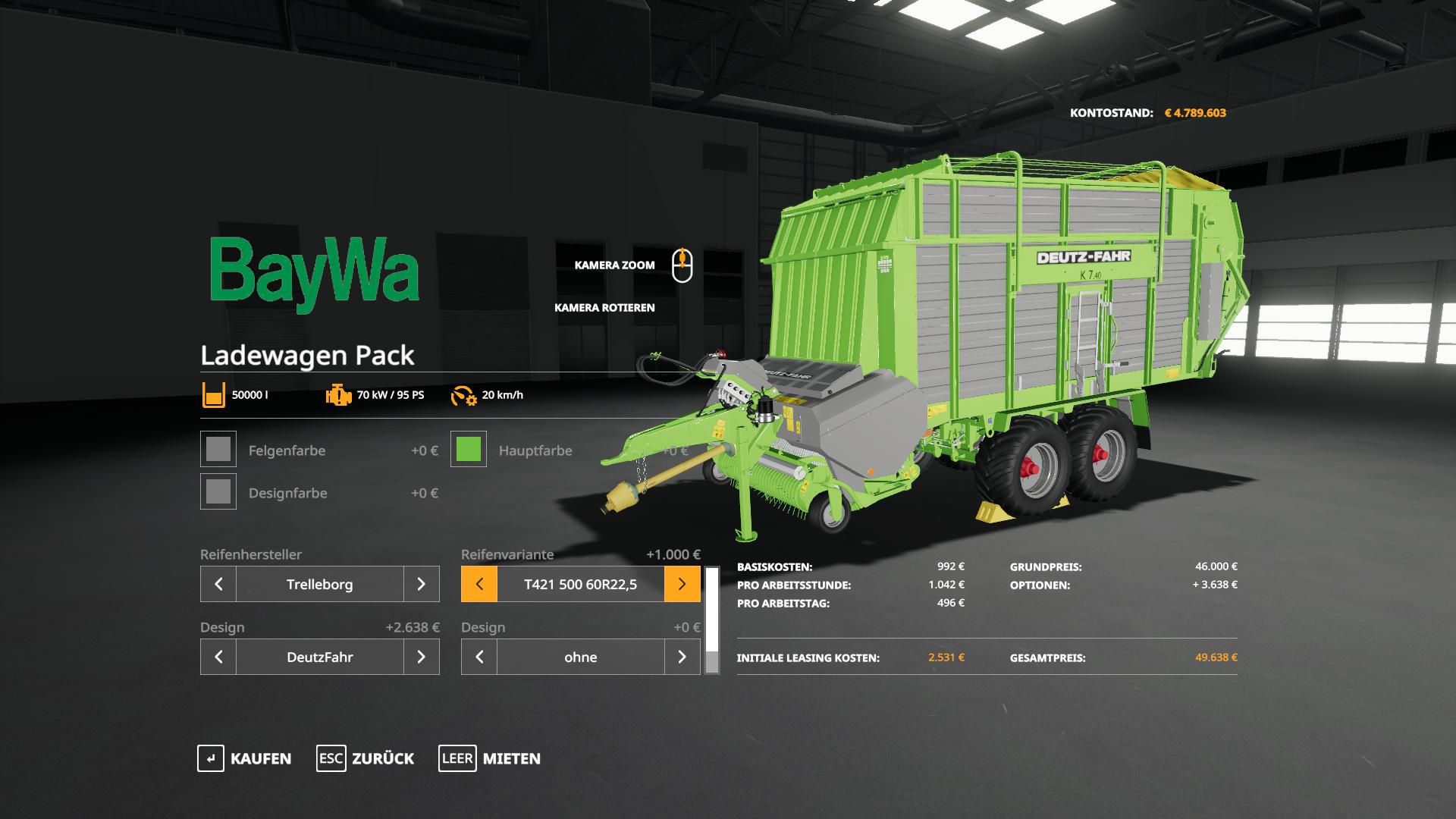Open the Designfarbe color swatch
Viewport: 1456px width, 819px height.
(218, 491)
